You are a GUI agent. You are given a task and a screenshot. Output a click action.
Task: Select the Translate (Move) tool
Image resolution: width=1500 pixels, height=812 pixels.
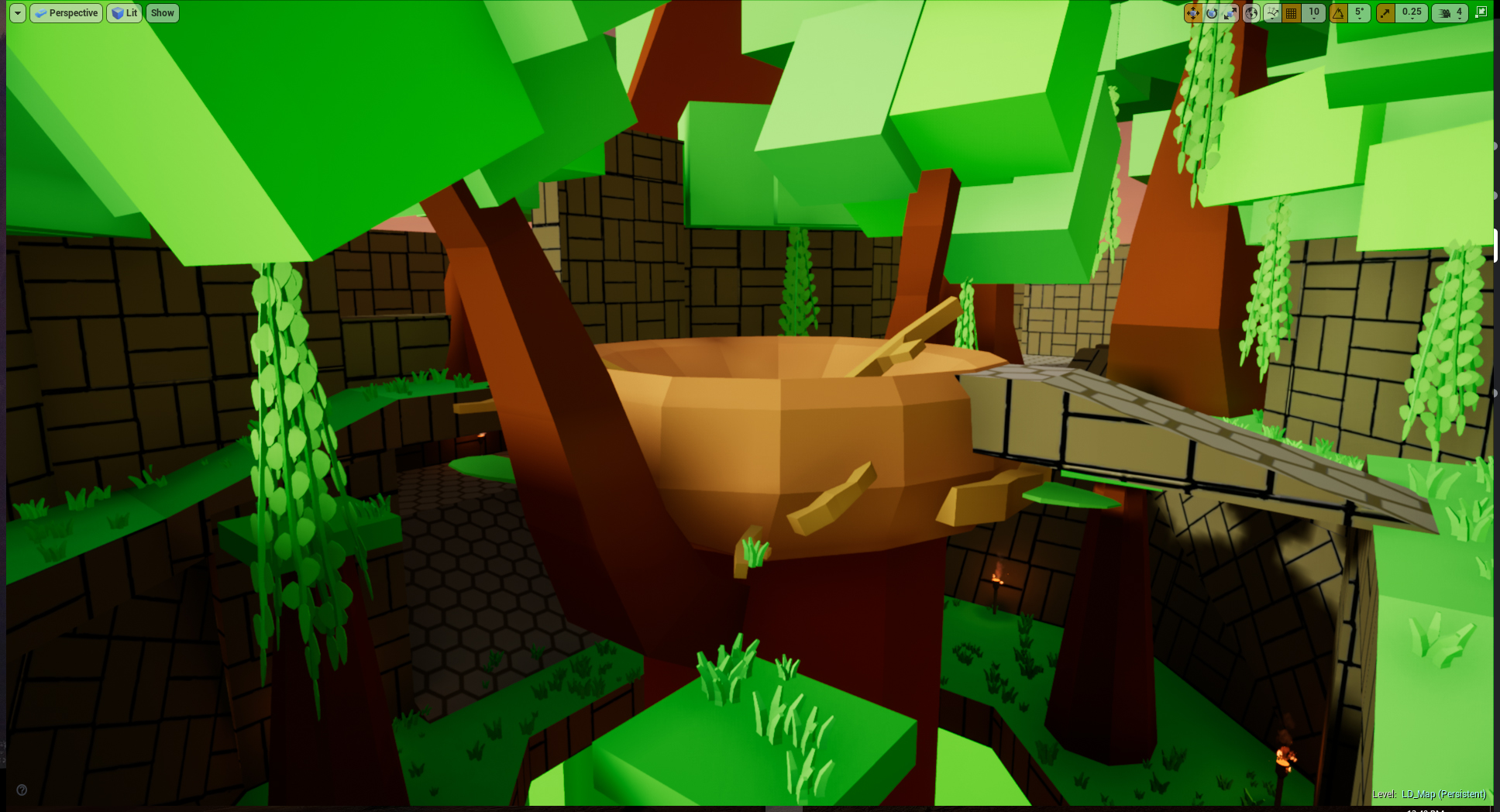(x=1193, y=12)
